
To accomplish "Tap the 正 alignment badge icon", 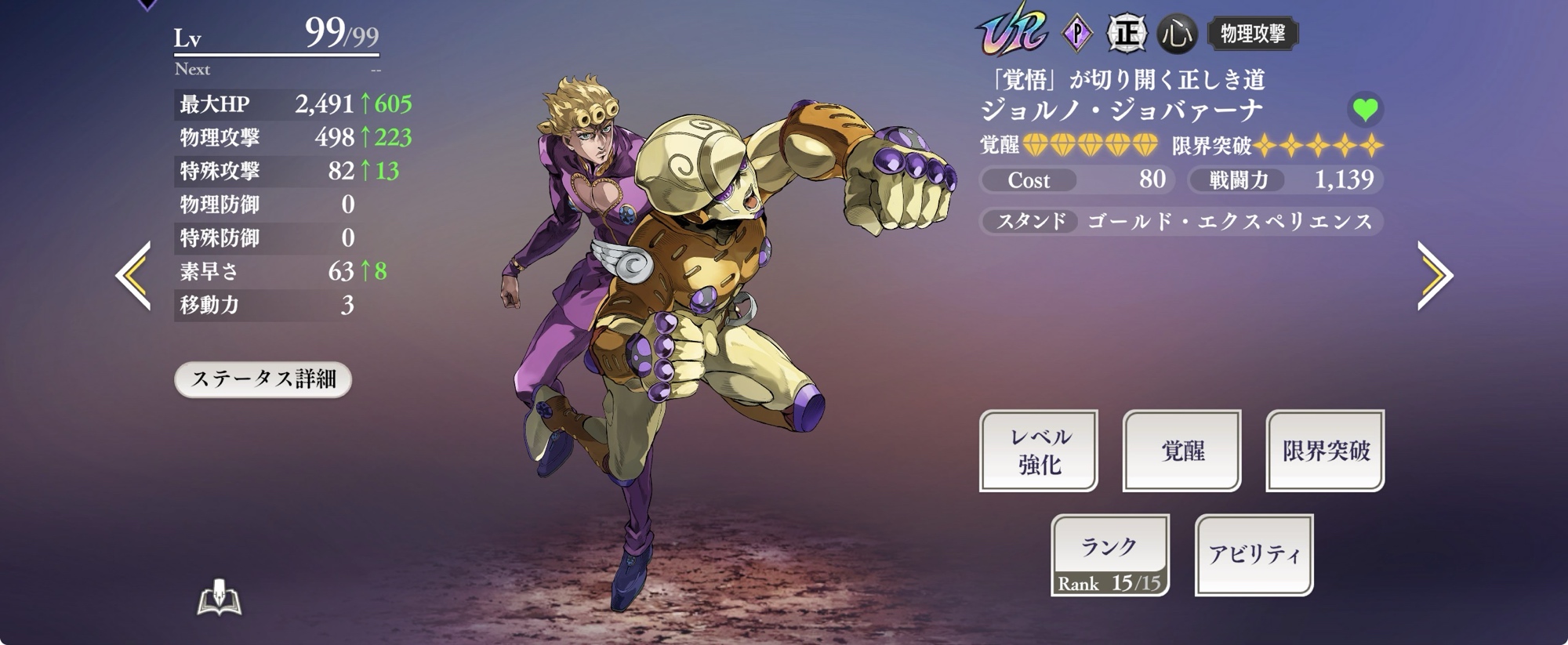I will (1127, 34).
